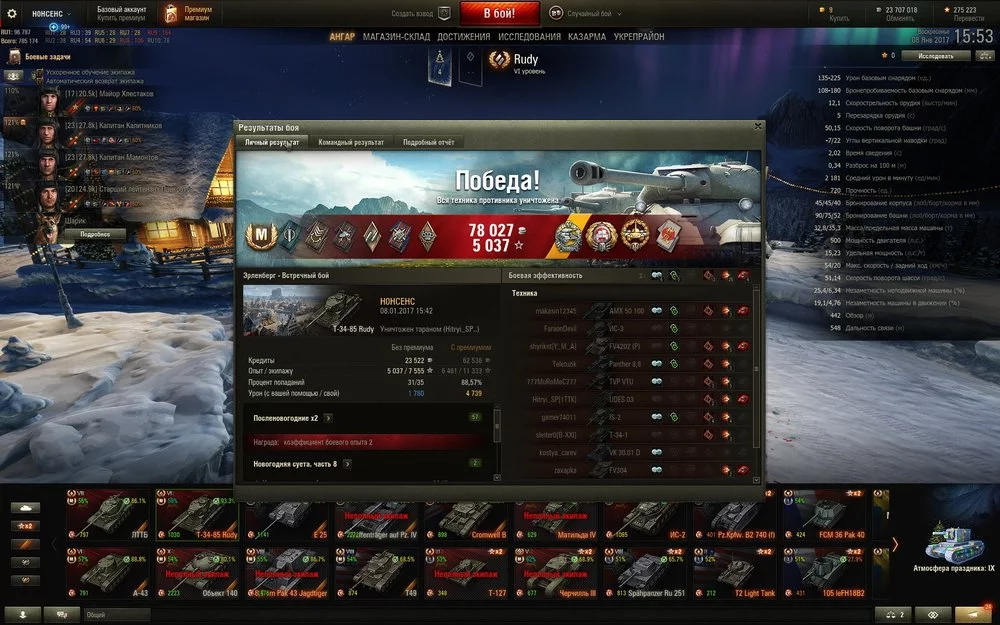This screenshot has height=625, width=1000.
Task: Open the МАГАЗИН-СКЛАД section
Action: click(396, 37)
